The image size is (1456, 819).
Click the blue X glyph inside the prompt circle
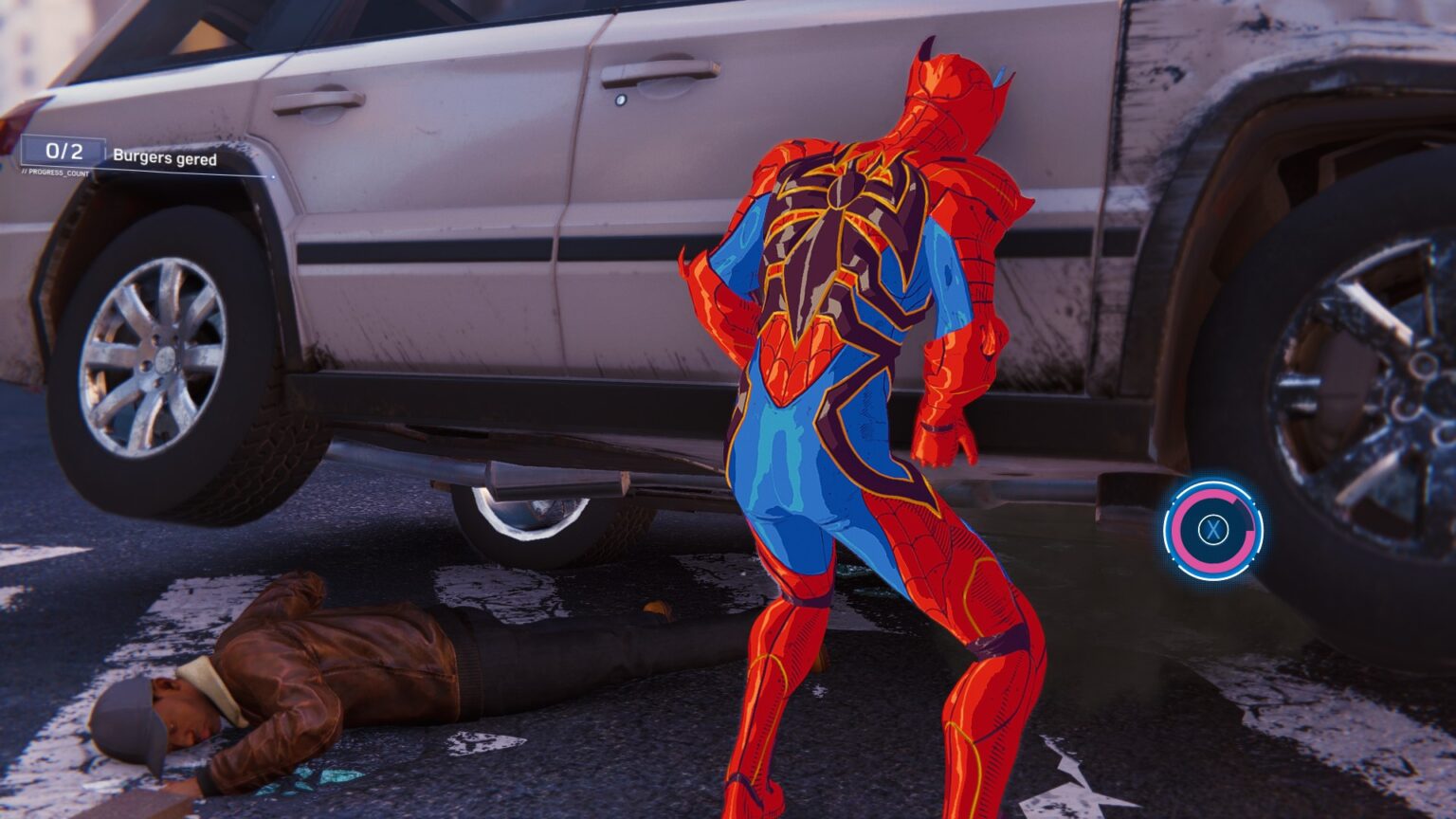(1216, 530)
